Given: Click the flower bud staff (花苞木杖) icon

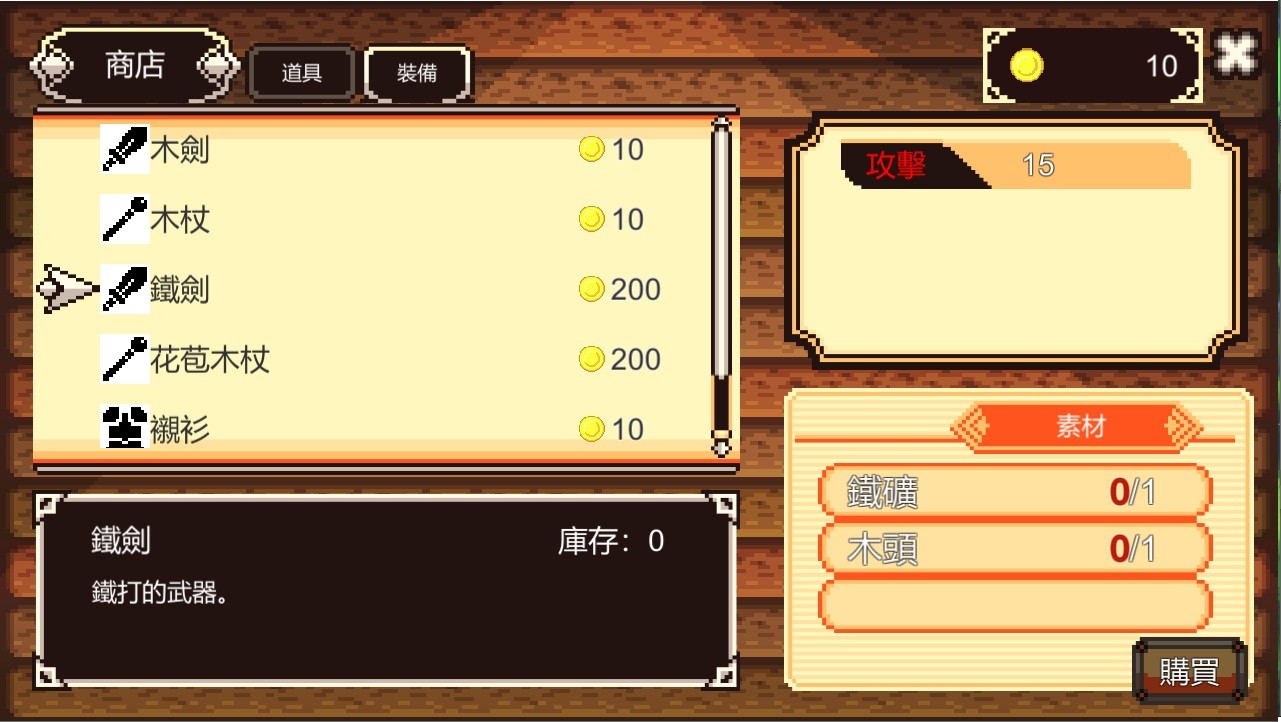Looking at the screenshot, I should click(x=125, y=358).
